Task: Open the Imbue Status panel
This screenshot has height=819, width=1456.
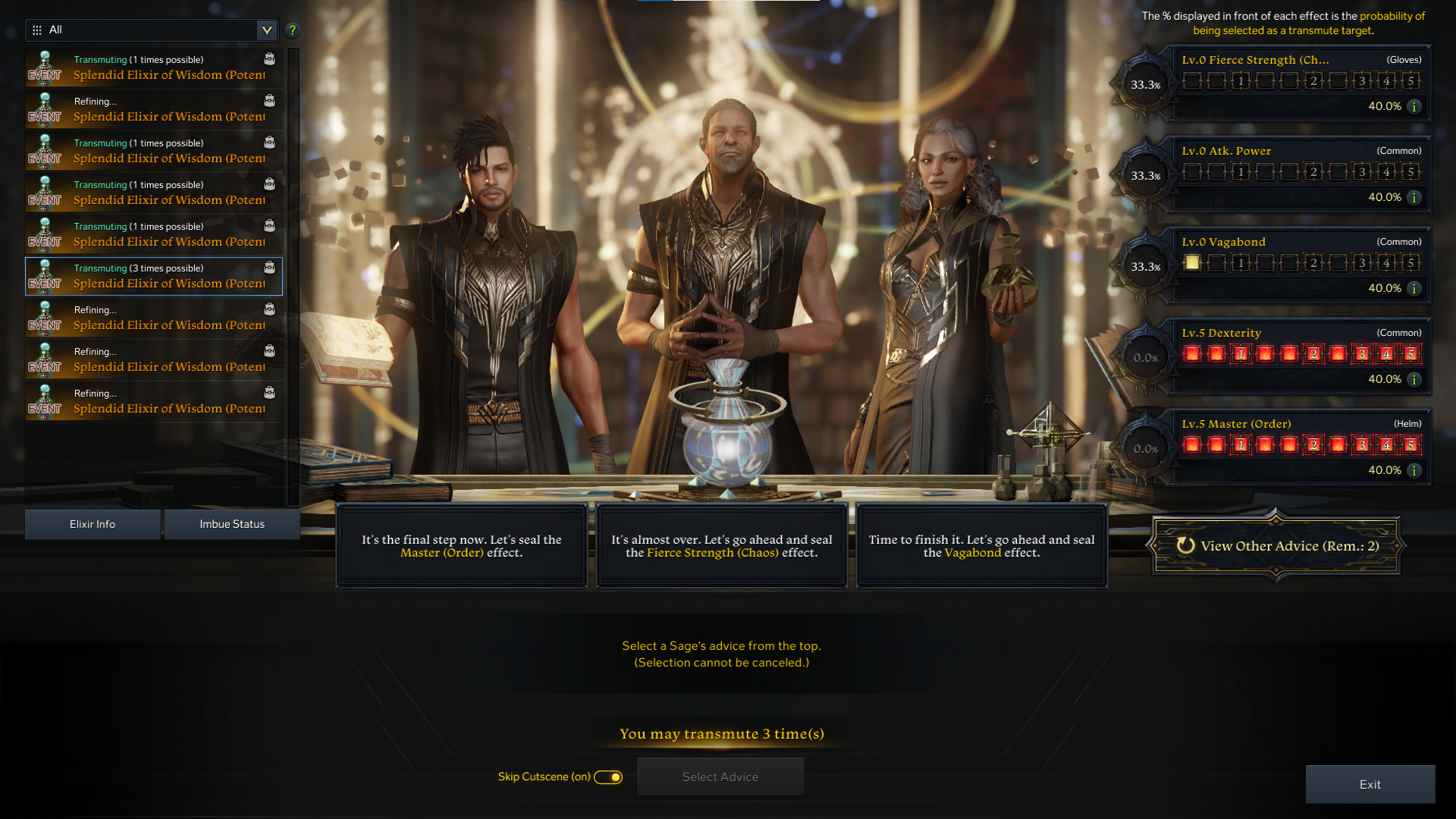Action: pyautogui.click(x=232, y=524)
